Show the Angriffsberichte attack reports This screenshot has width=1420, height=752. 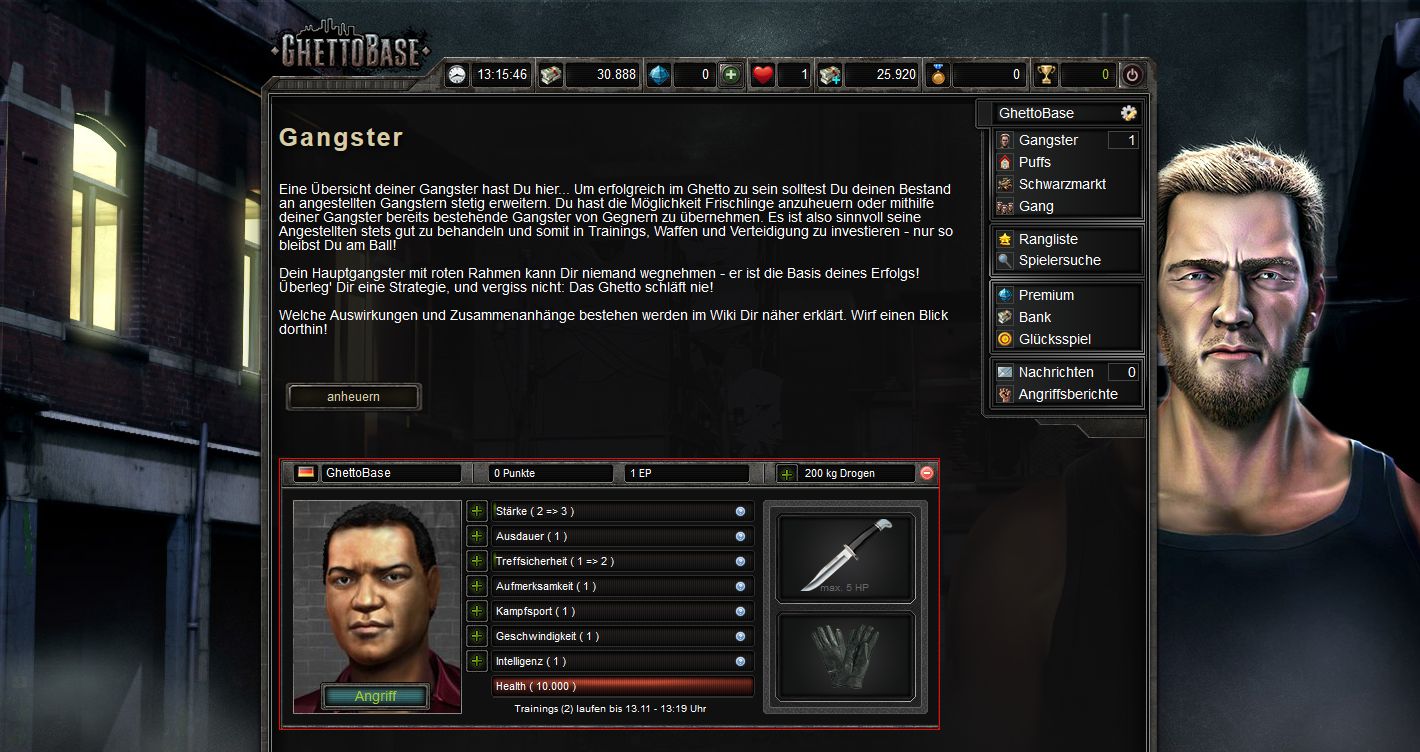(x=1067, y=395)
